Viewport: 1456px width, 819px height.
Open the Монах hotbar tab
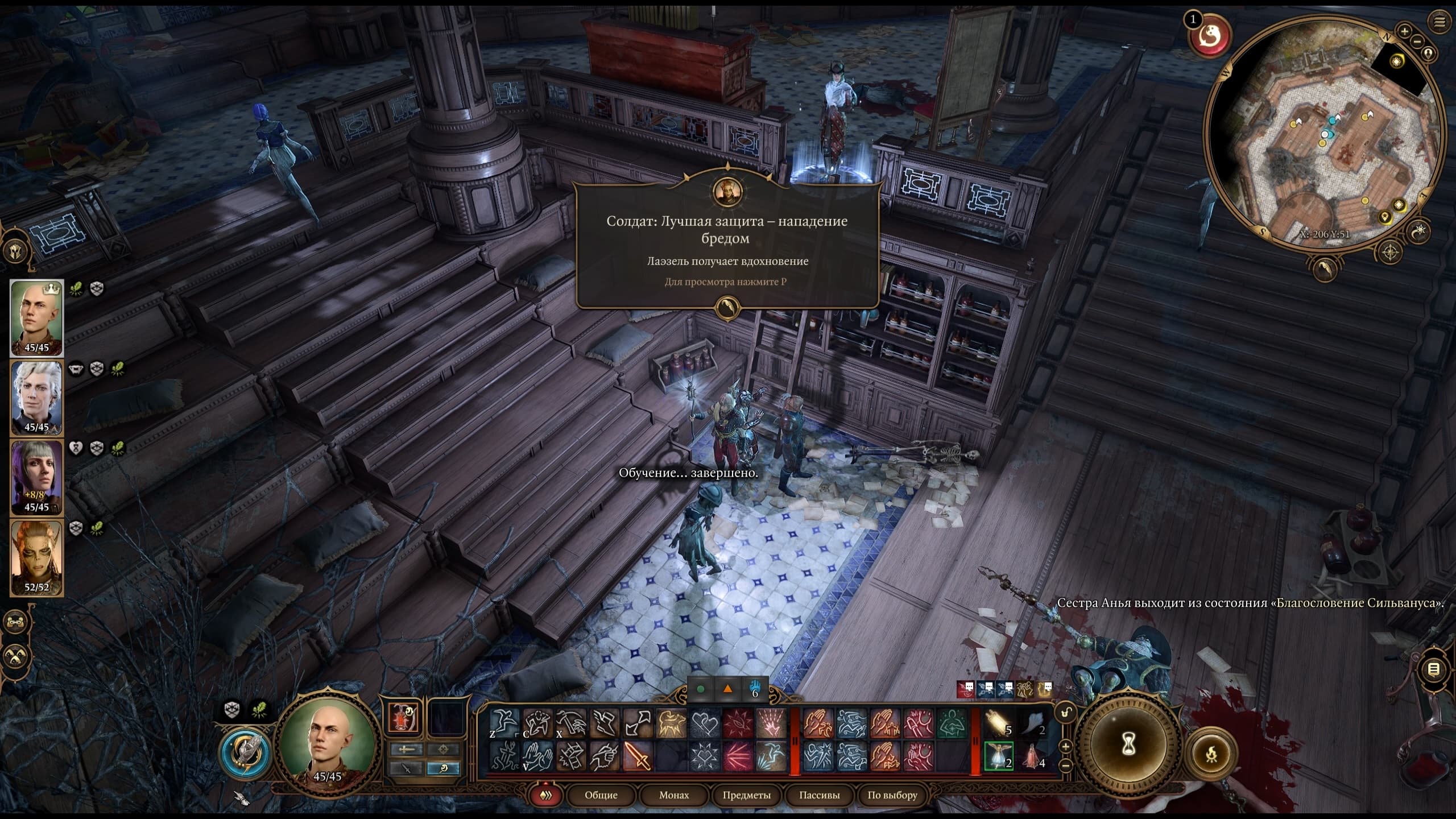[674, 795]
